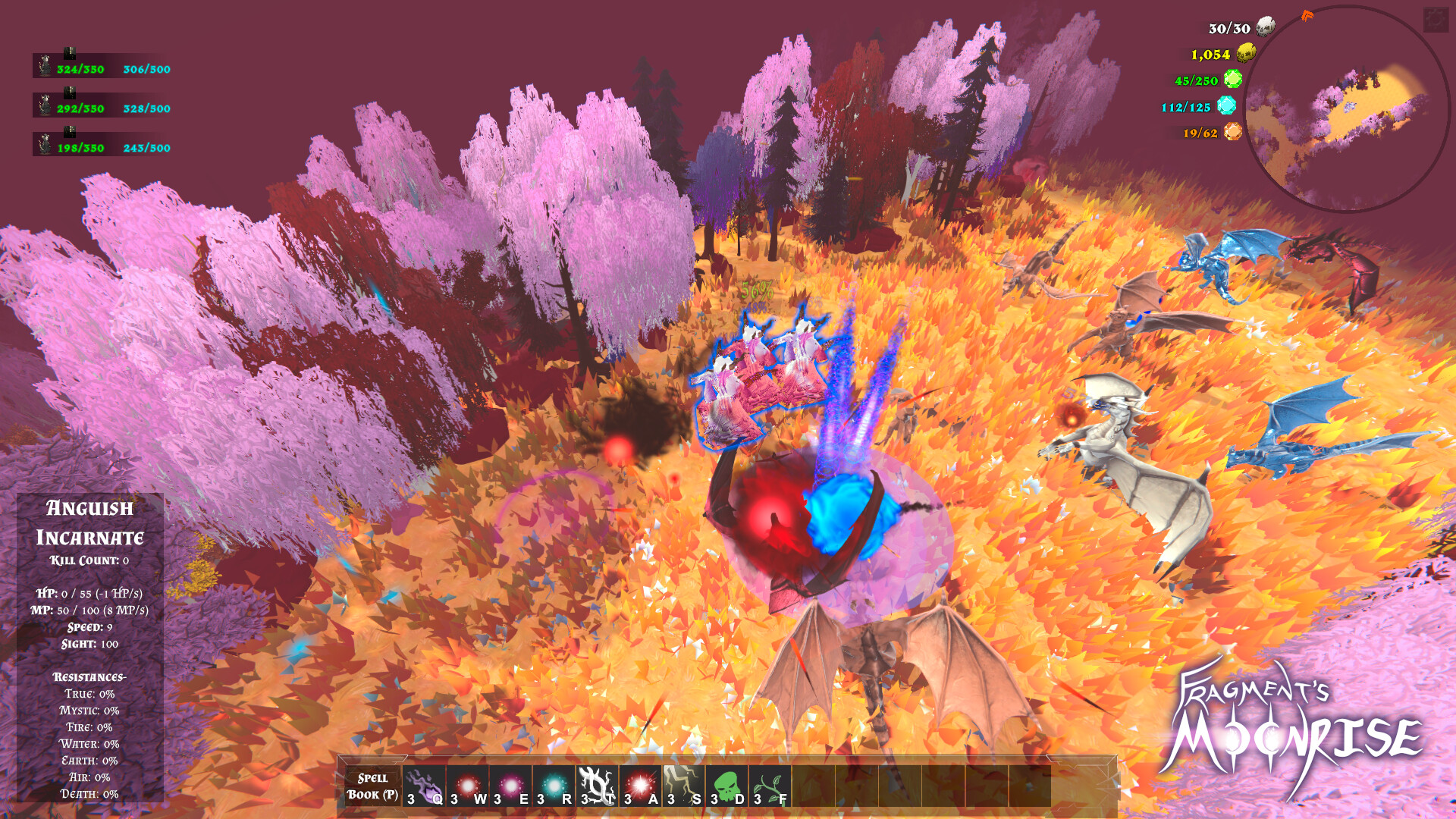Select the T white lightning branch spell
1456x819 pixels.
pyautogui.click(x=595, y=784)
